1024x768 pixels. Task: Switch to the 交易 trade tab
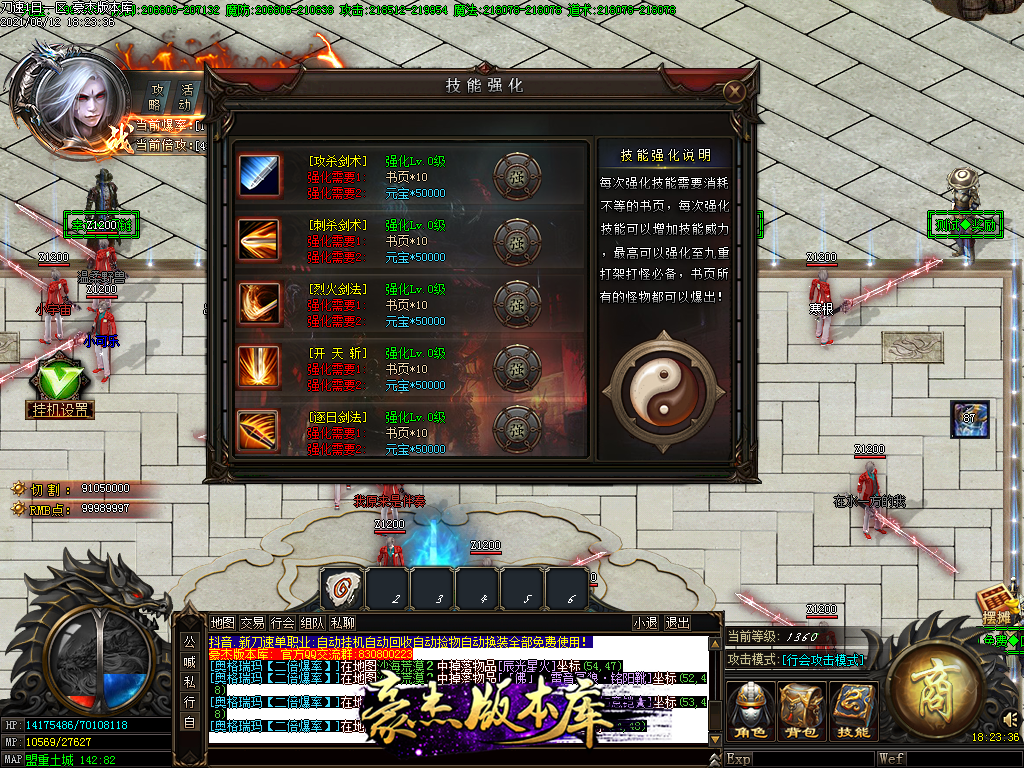pyautogui.click(x=253, y=622)
